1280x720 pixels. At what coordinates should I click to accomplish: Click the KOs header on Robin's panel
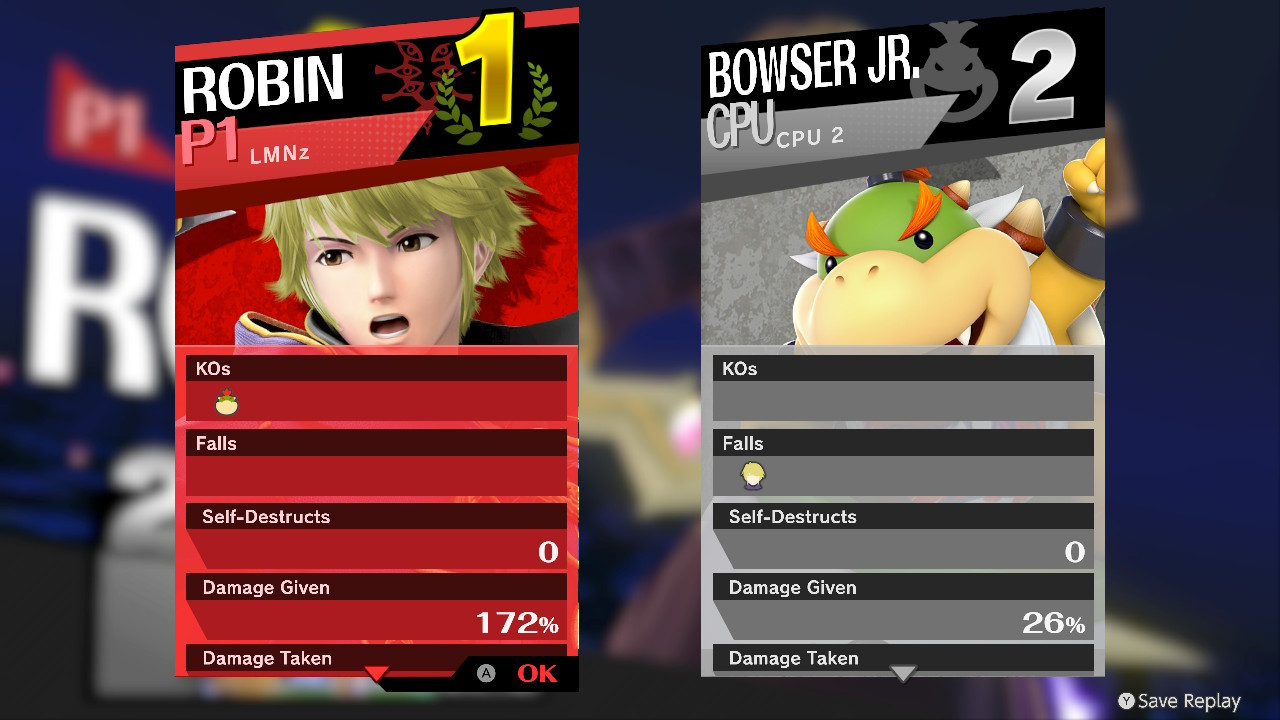click(x=211, y=368)
